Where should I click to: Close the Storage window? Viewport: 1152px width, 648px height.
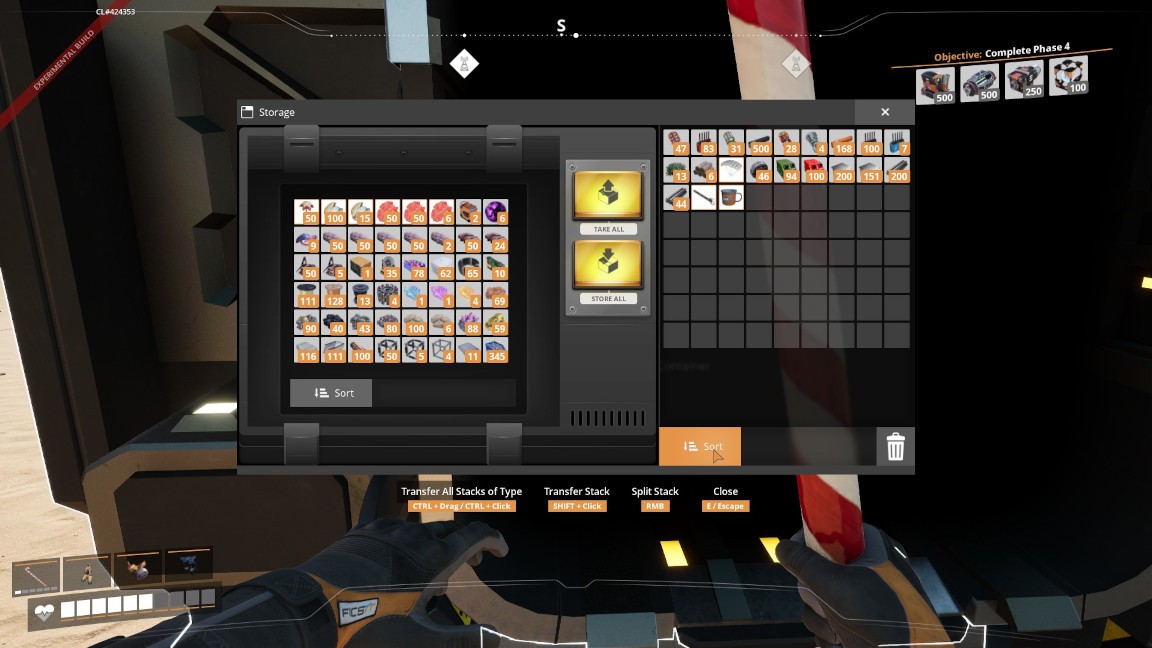[885, 112]
